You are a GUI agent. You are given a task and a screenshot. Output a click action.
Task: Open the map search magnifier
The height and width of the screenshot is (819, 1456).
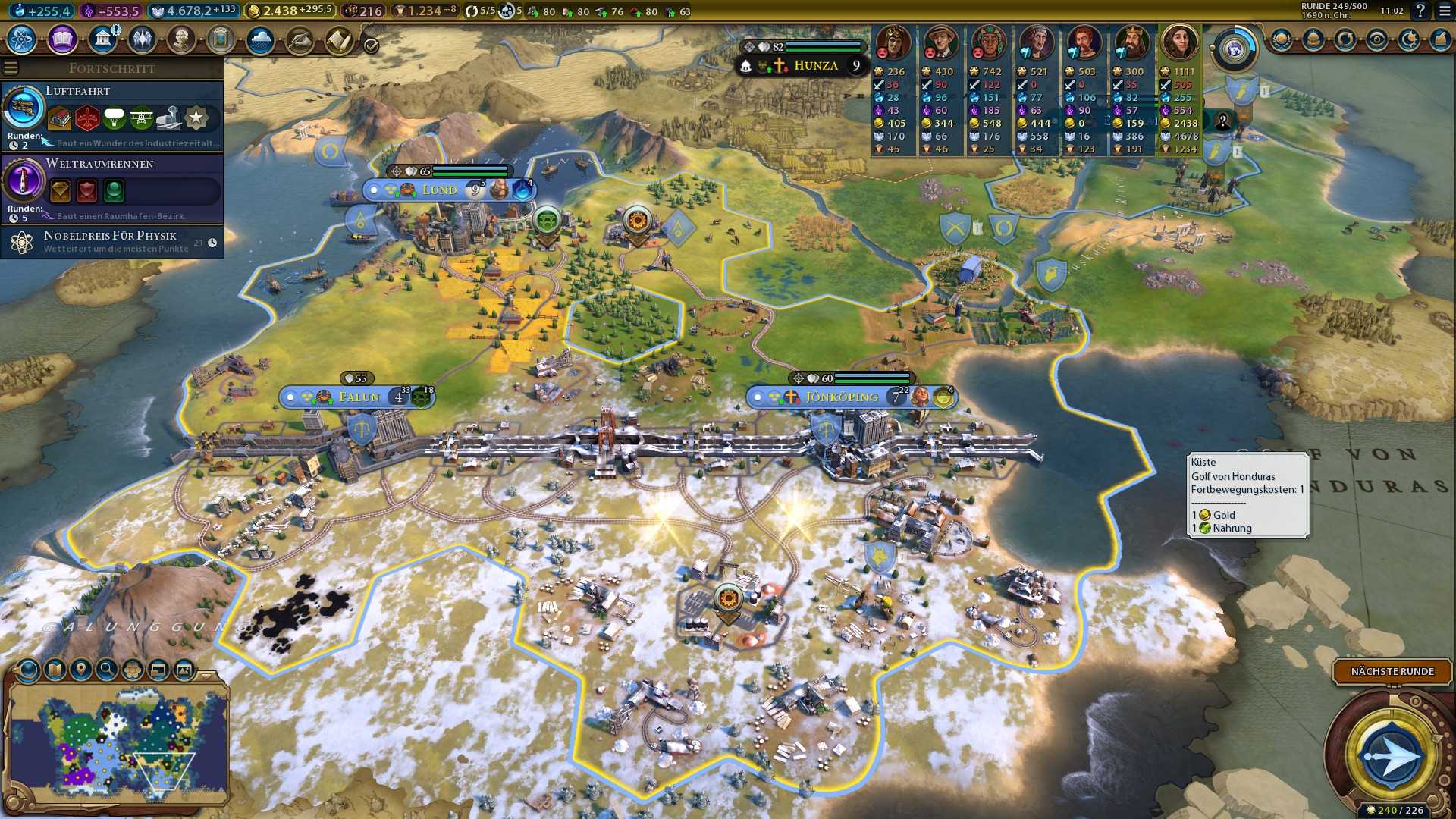107,669
